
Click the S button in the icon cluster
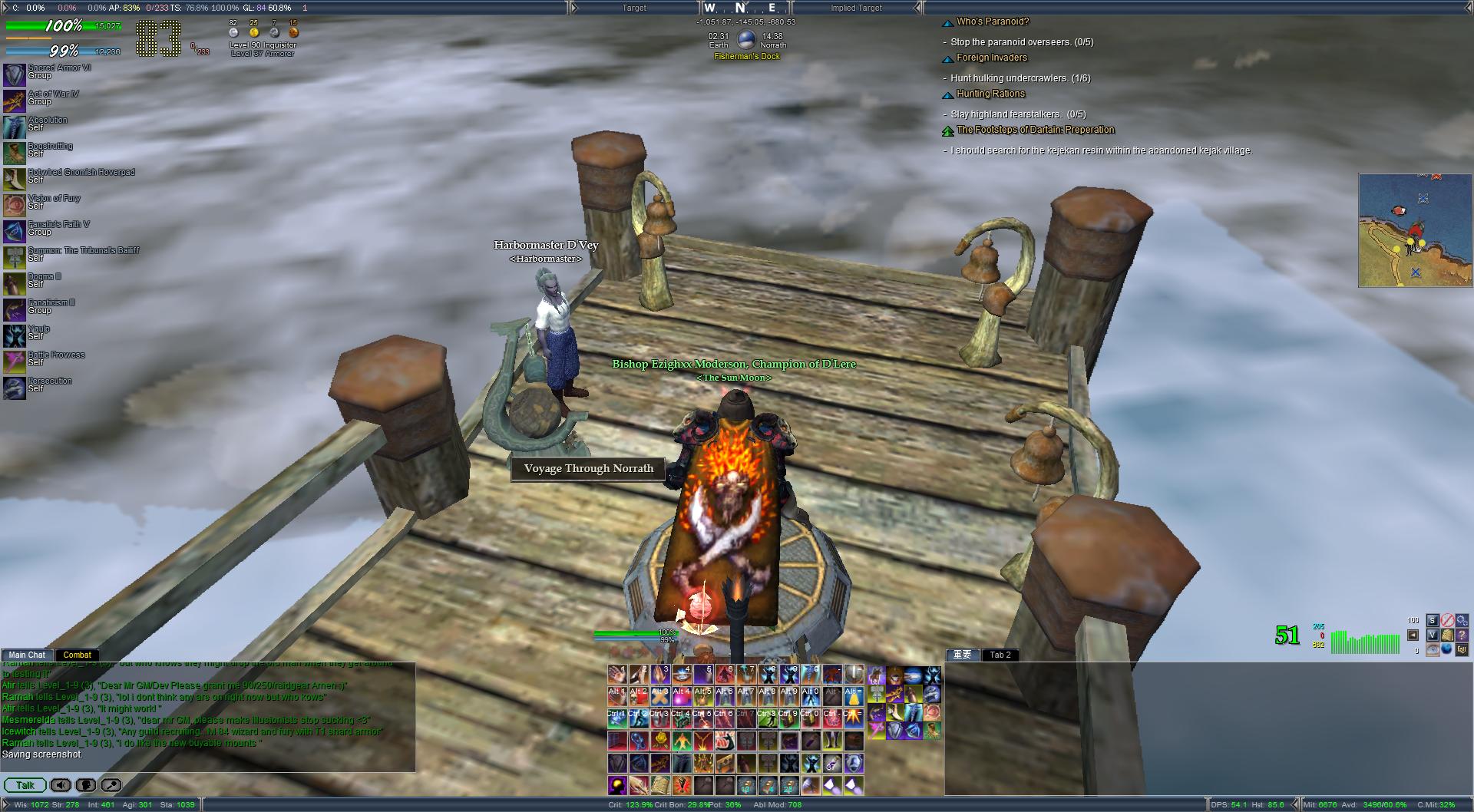pyautogui.click(x=1433, y=620)
